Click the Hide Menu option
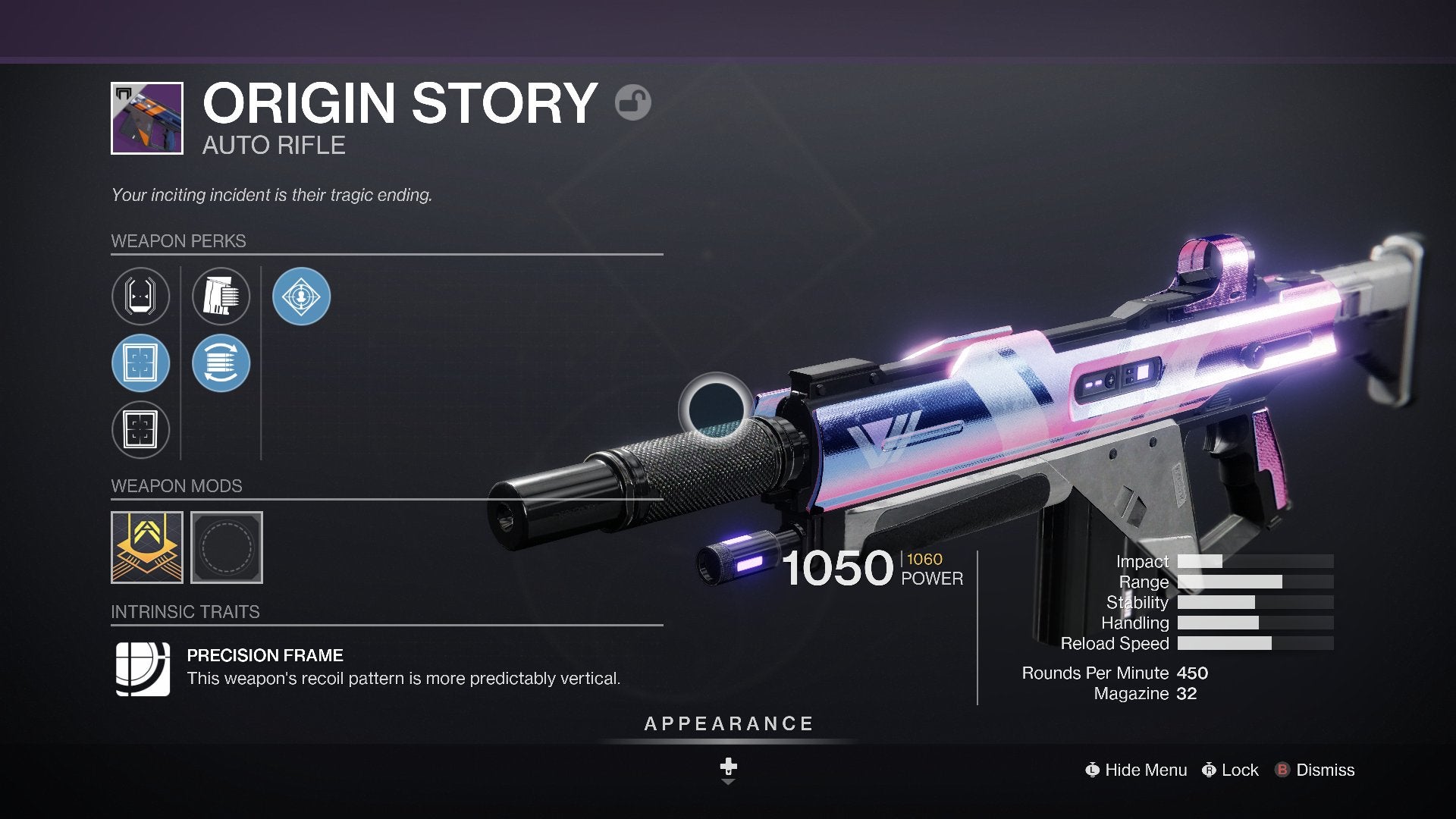 pos(1136,770)
